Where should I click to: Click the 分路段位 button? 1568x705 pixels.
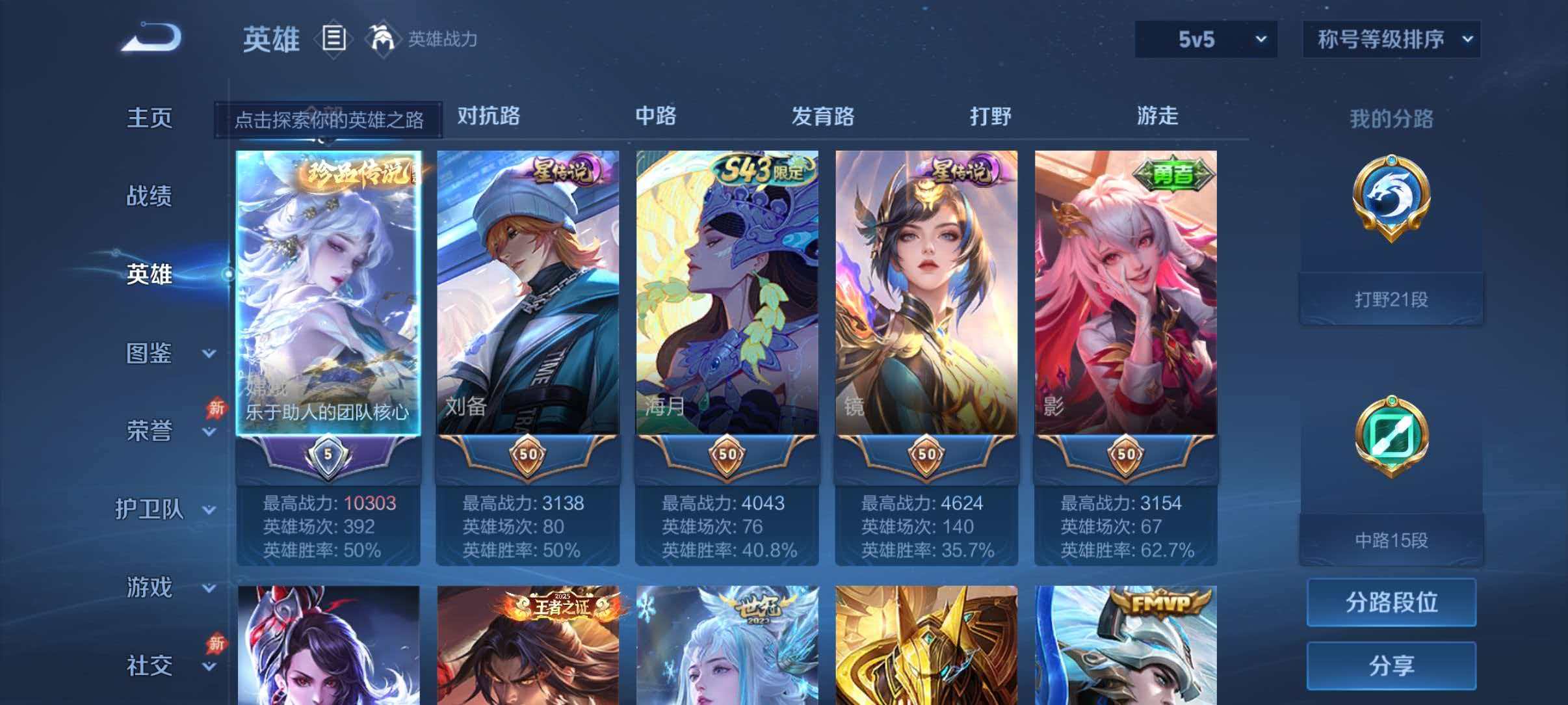1390,603
